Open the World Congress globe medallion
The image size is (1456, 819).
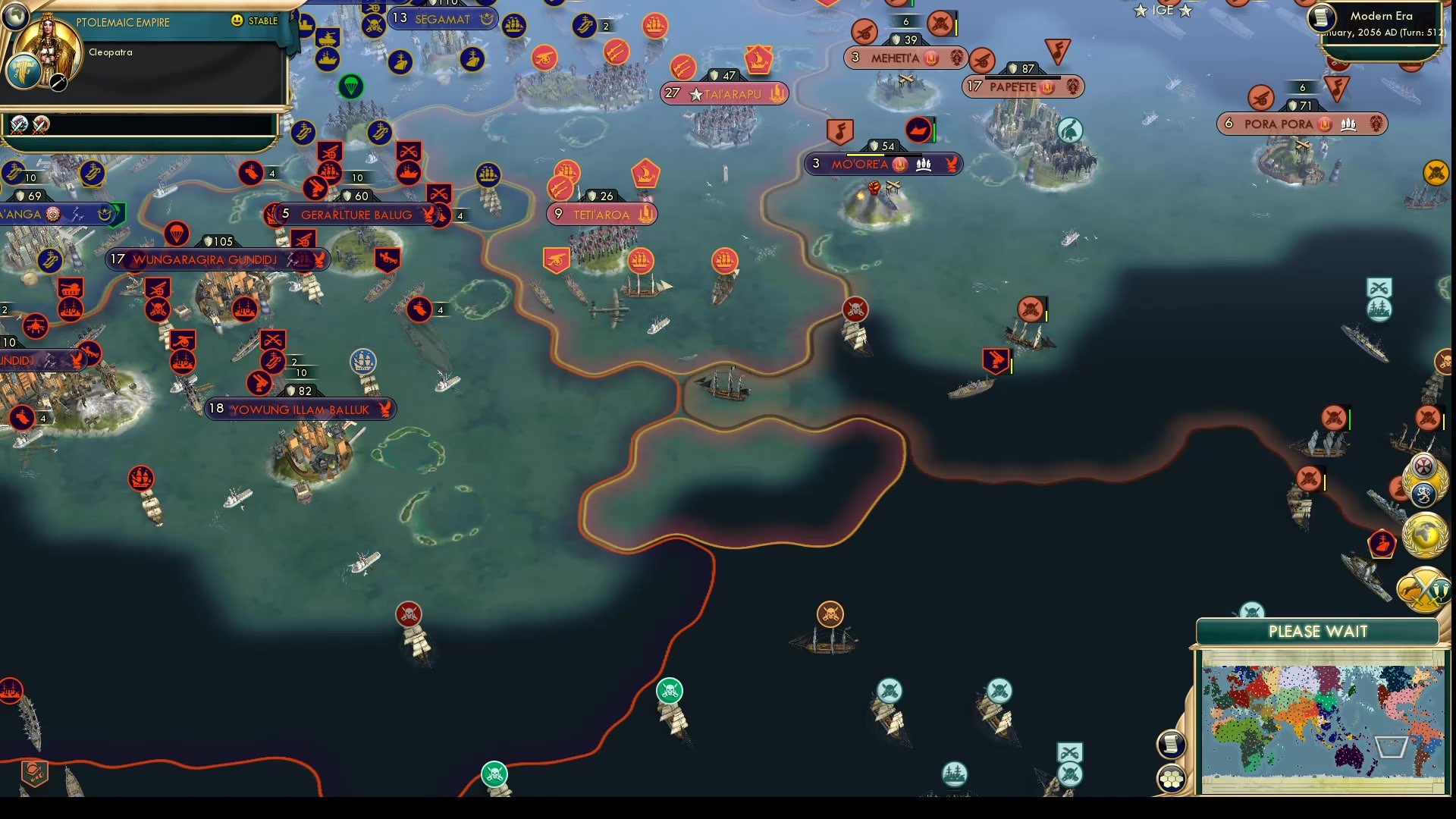1425,533
